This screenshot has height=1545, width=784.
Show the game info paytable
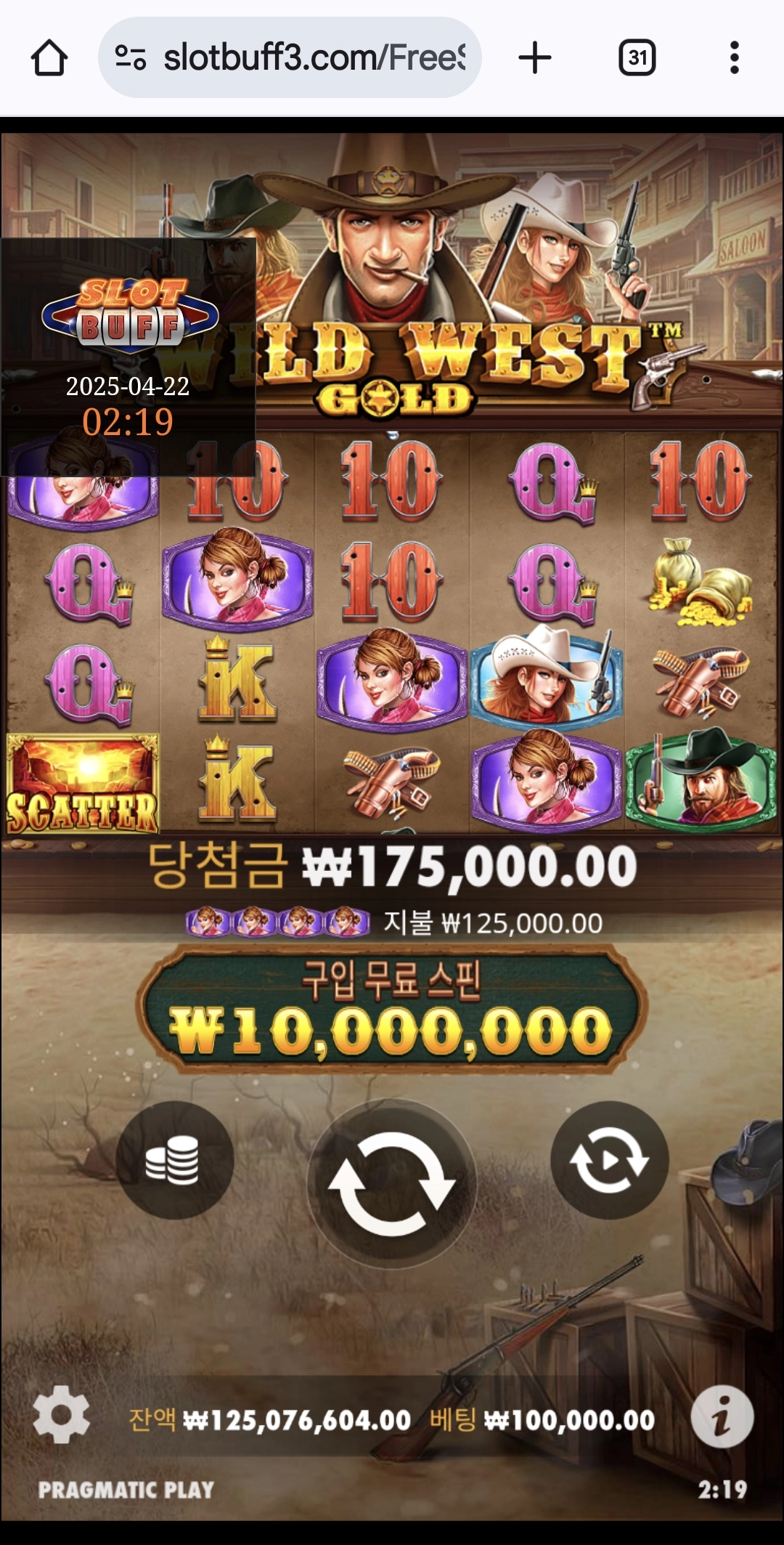(x=722, y=1416)
